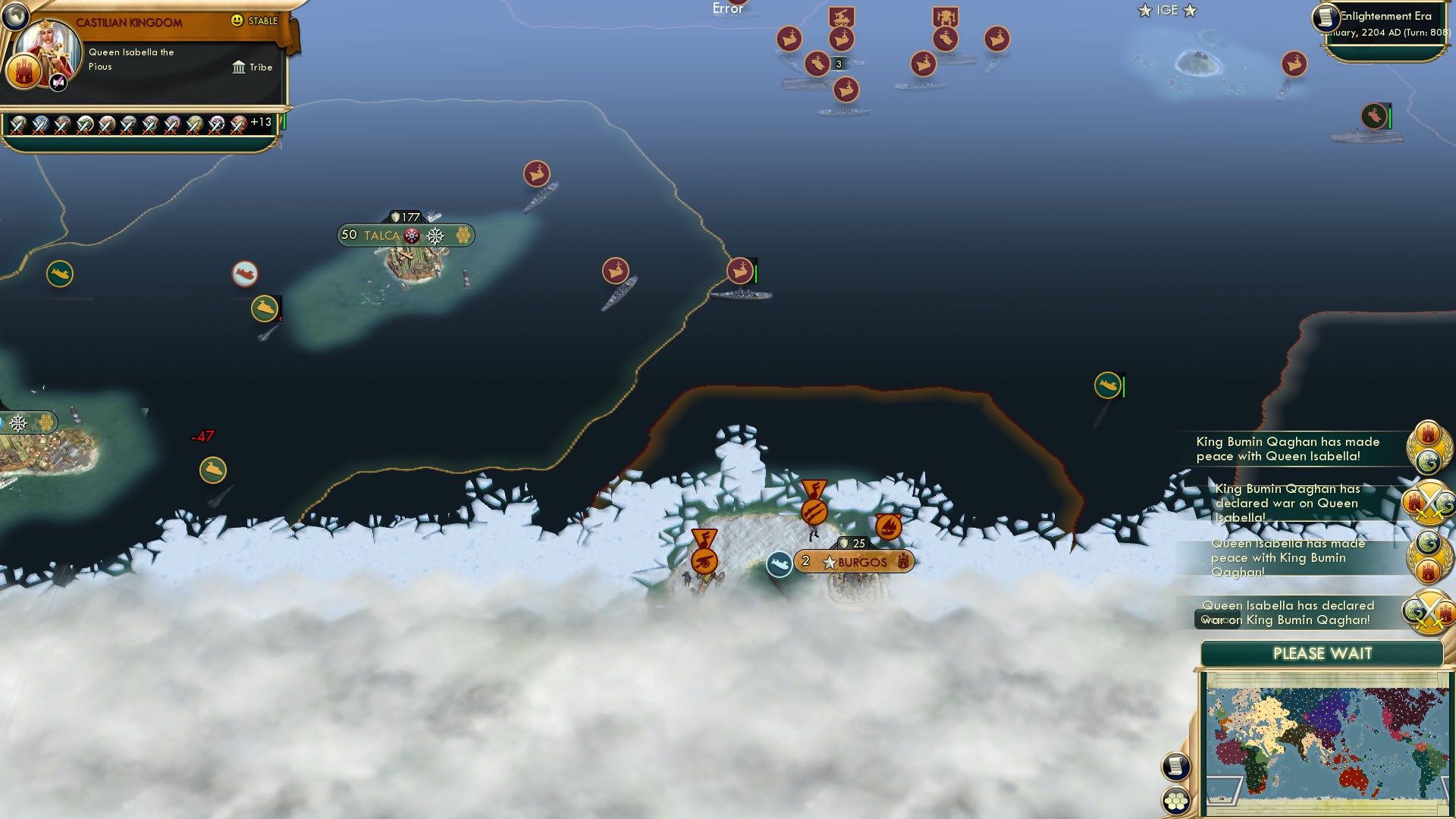This screenshot has width=1456, height=819.
Task: Click the PLEASE WAIT banner
Action: [1321, 653]
